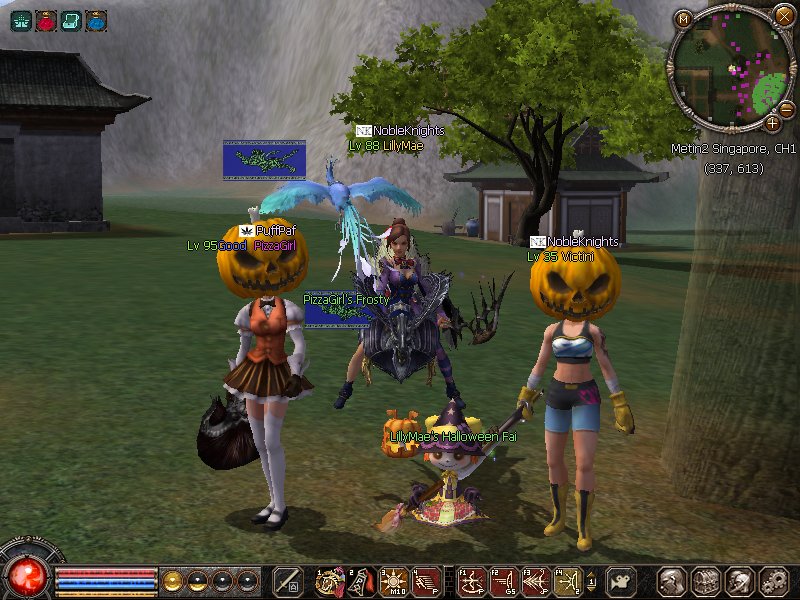Switch quickslot page with the arrow stepper

click(x=591, y=581)
